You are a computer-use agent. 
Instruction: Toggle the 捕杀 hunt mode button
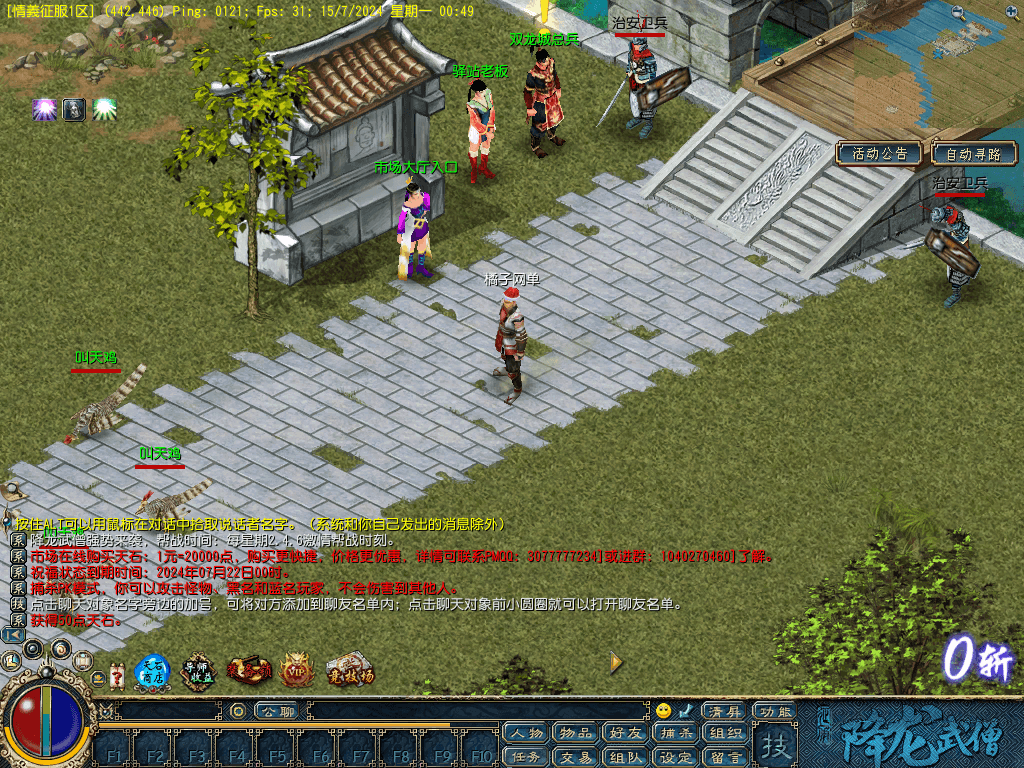(676, 734)
